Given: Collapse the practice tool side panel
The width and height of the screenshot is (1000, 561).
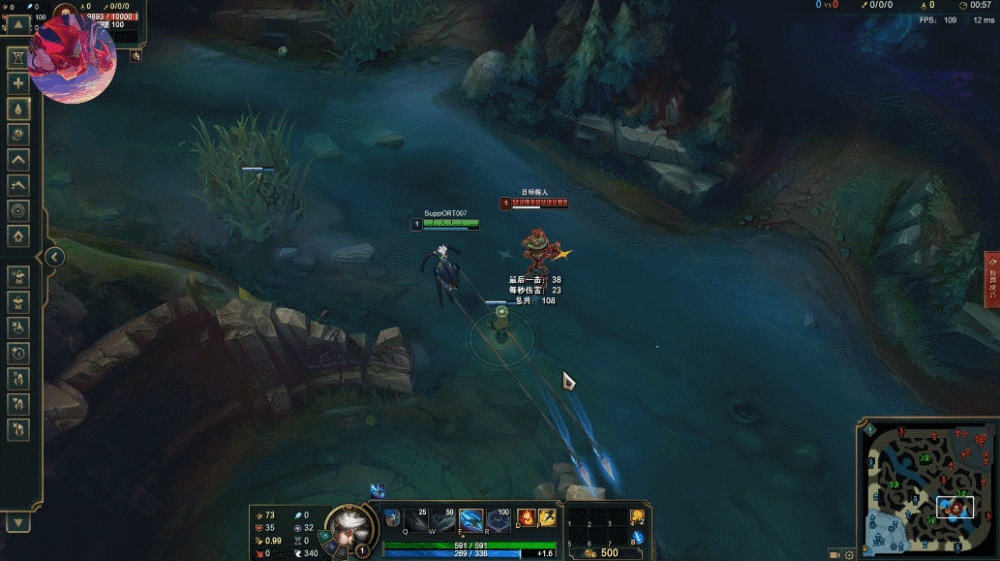Looking at the screenshot, I should [x=55, y=257].
